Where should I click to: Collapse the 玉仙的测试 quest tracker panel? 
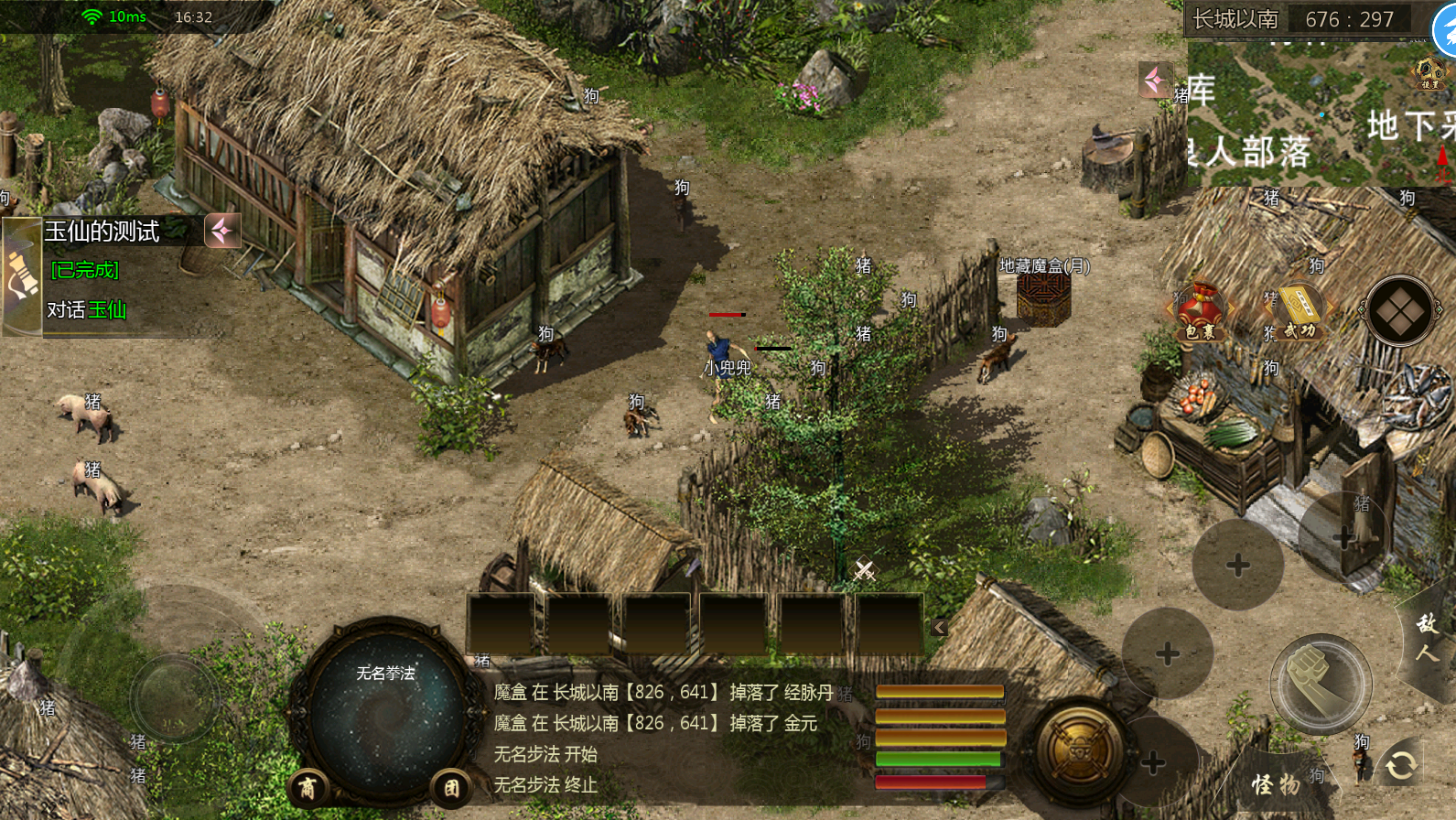(x=222, y=232)
